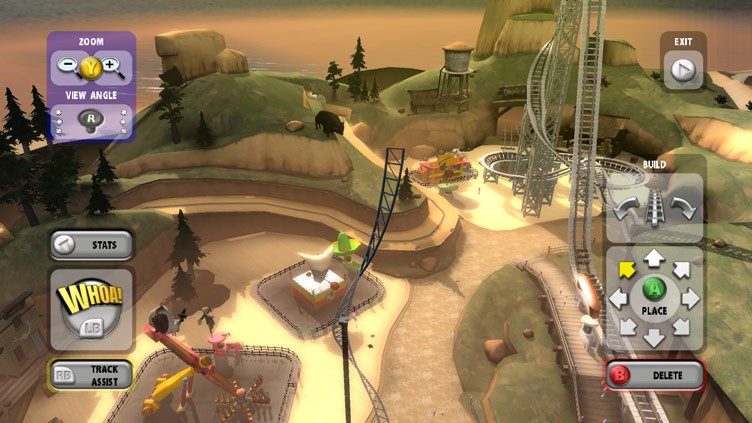Delete the last track piece
The width and height of the screenshot is (752, 423).
655,376
